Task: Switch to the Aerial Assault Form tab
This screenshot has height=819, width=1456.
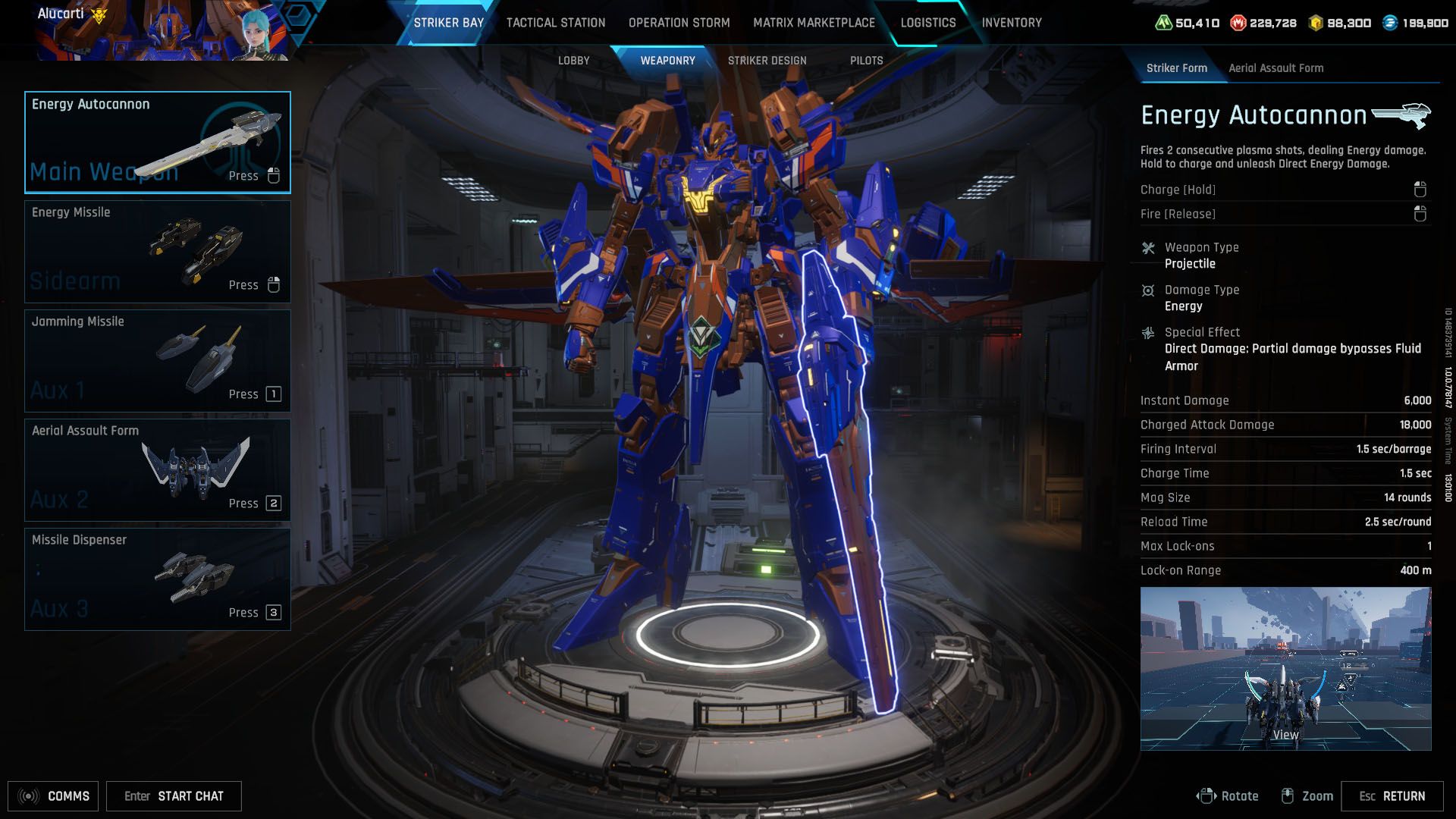Action: coord(1276,68)
